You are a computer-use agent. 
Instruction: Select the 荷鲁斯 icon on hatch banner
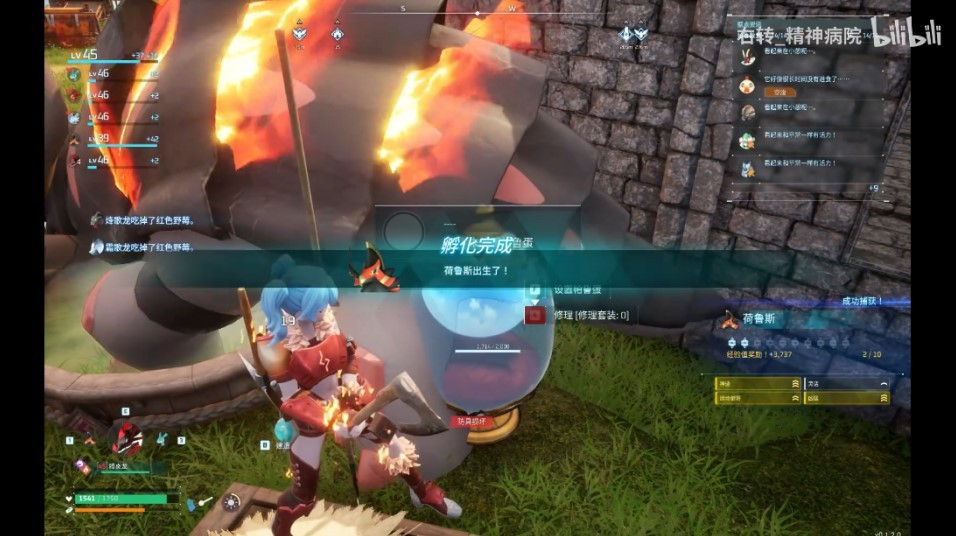coord(374,268)
